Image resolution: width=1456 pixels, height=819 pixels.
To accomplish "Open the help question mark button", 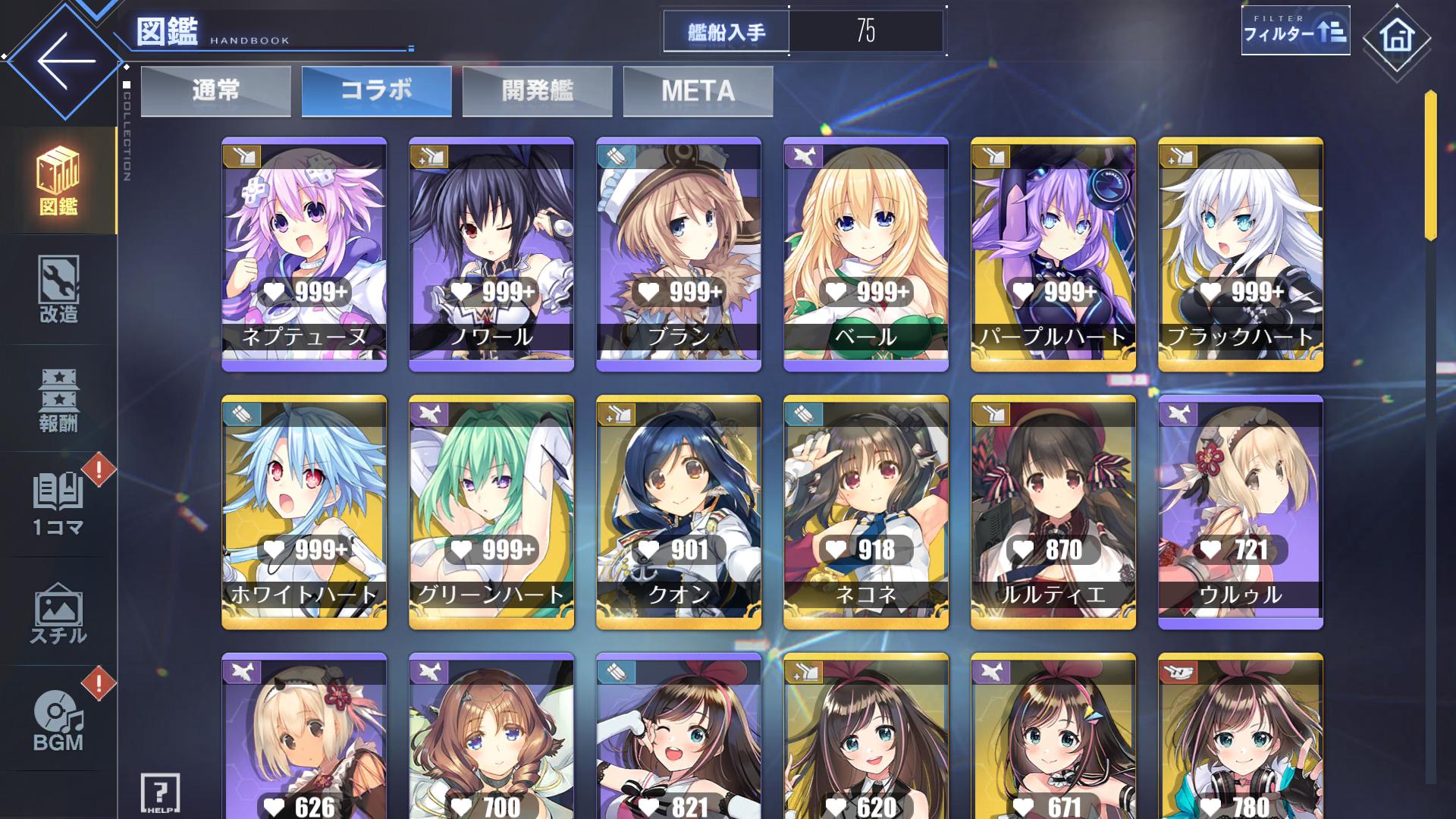I will click(160, 793).
